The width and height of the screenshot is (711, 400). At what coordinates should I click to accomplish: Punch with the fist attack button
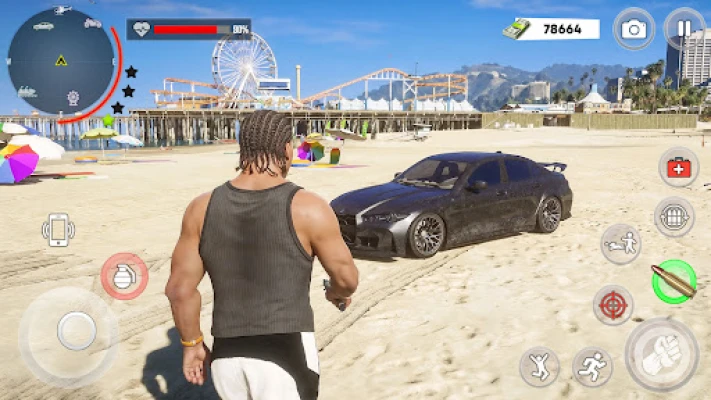click(x=662, y=354)
